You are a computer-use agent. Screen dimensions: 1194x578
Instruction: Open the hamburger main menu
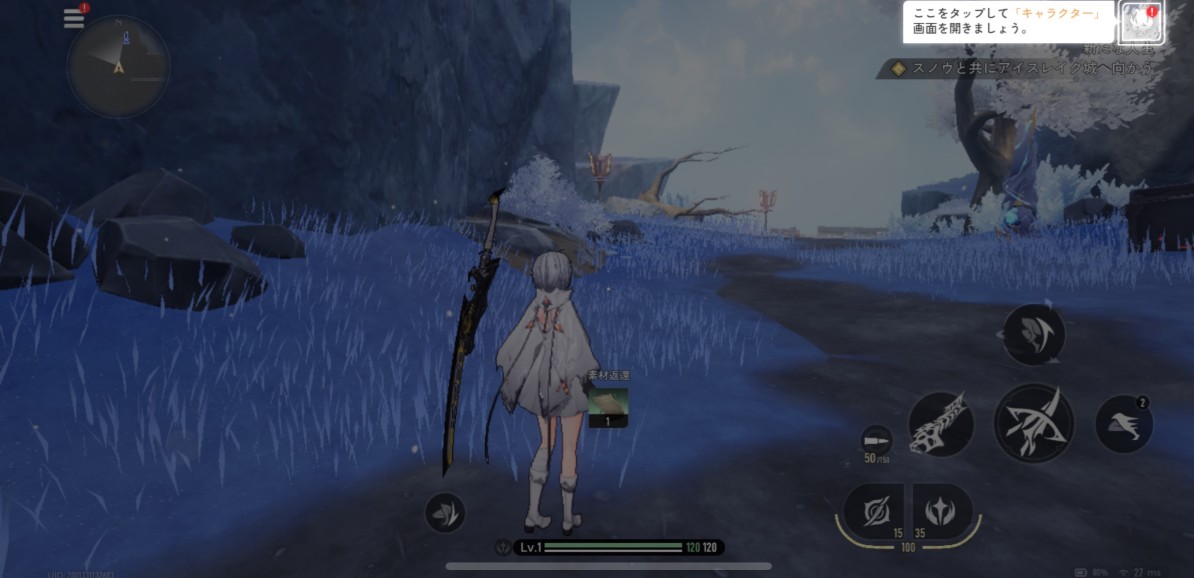click(x=73, y=18)
